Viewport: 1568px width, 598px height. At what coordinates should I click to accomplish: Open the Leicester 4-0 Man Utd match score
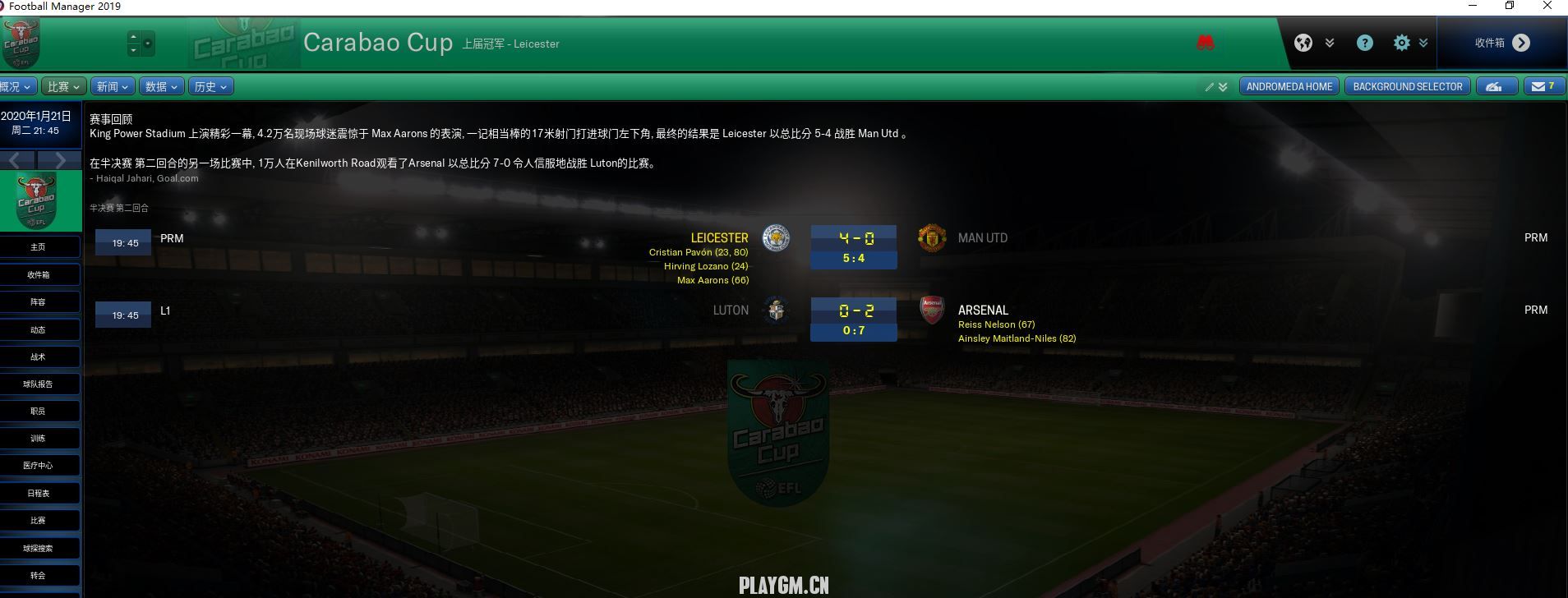[855, 238]
